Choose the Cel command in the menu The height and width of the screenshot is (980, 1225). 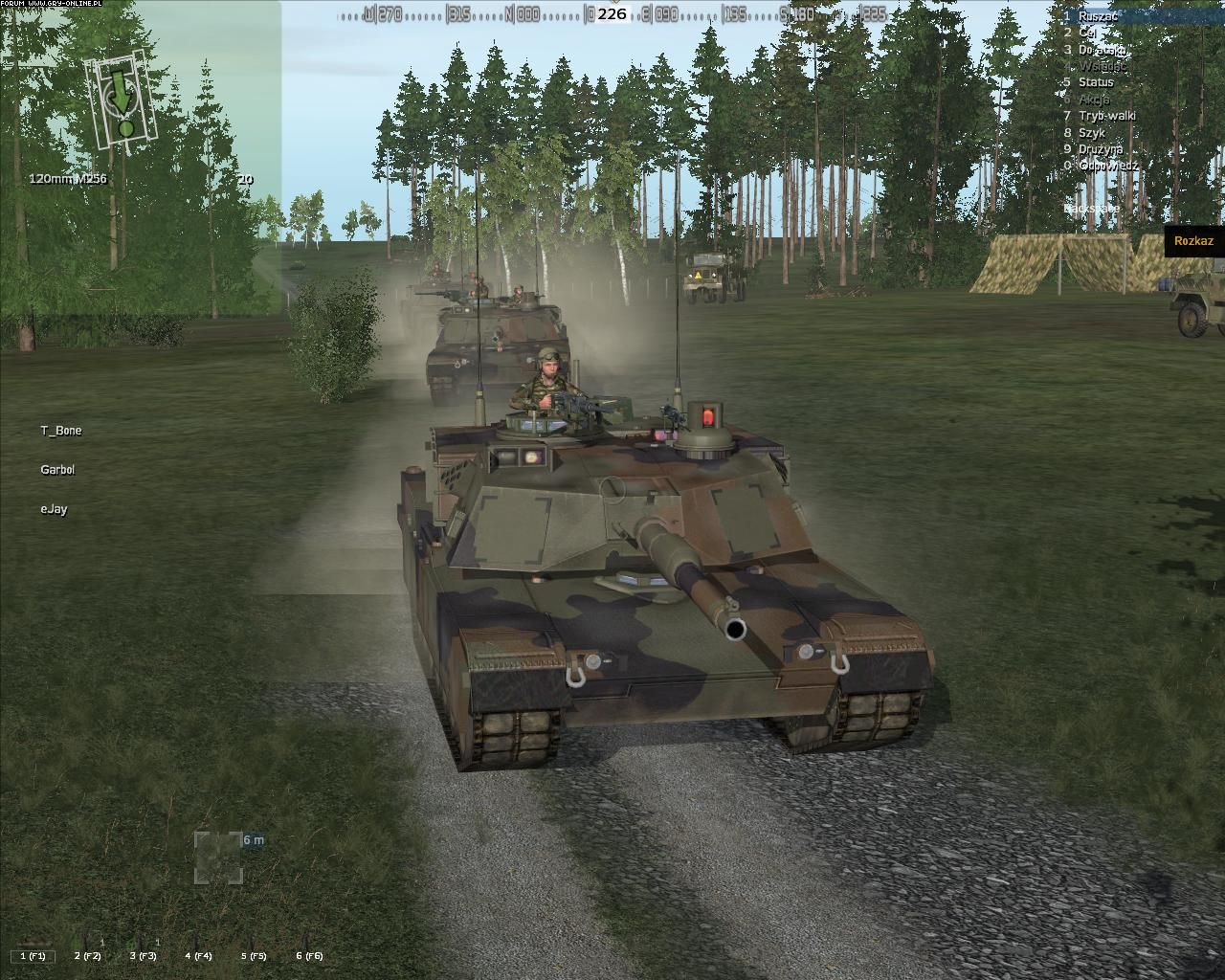(1086, 33)
